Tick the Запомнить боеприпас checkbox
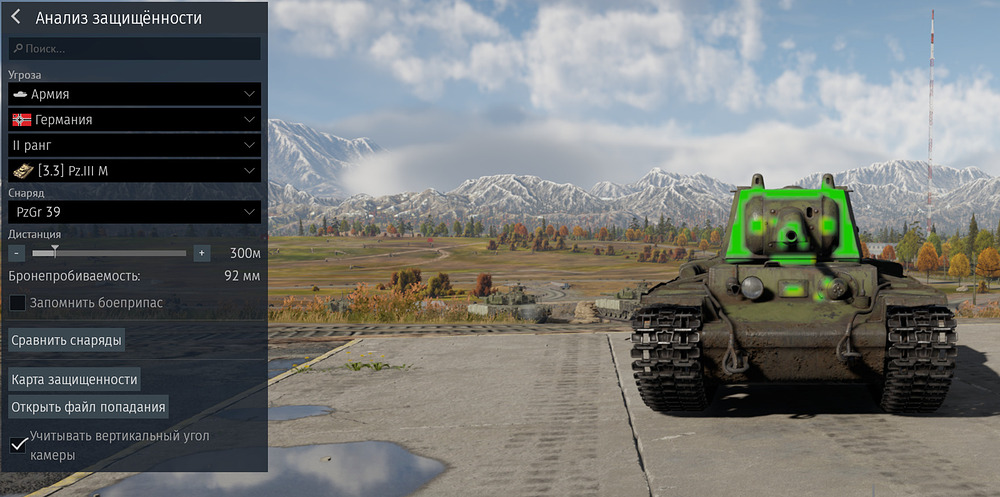Viewport: 1000px width, 497px height. point(18,302)
